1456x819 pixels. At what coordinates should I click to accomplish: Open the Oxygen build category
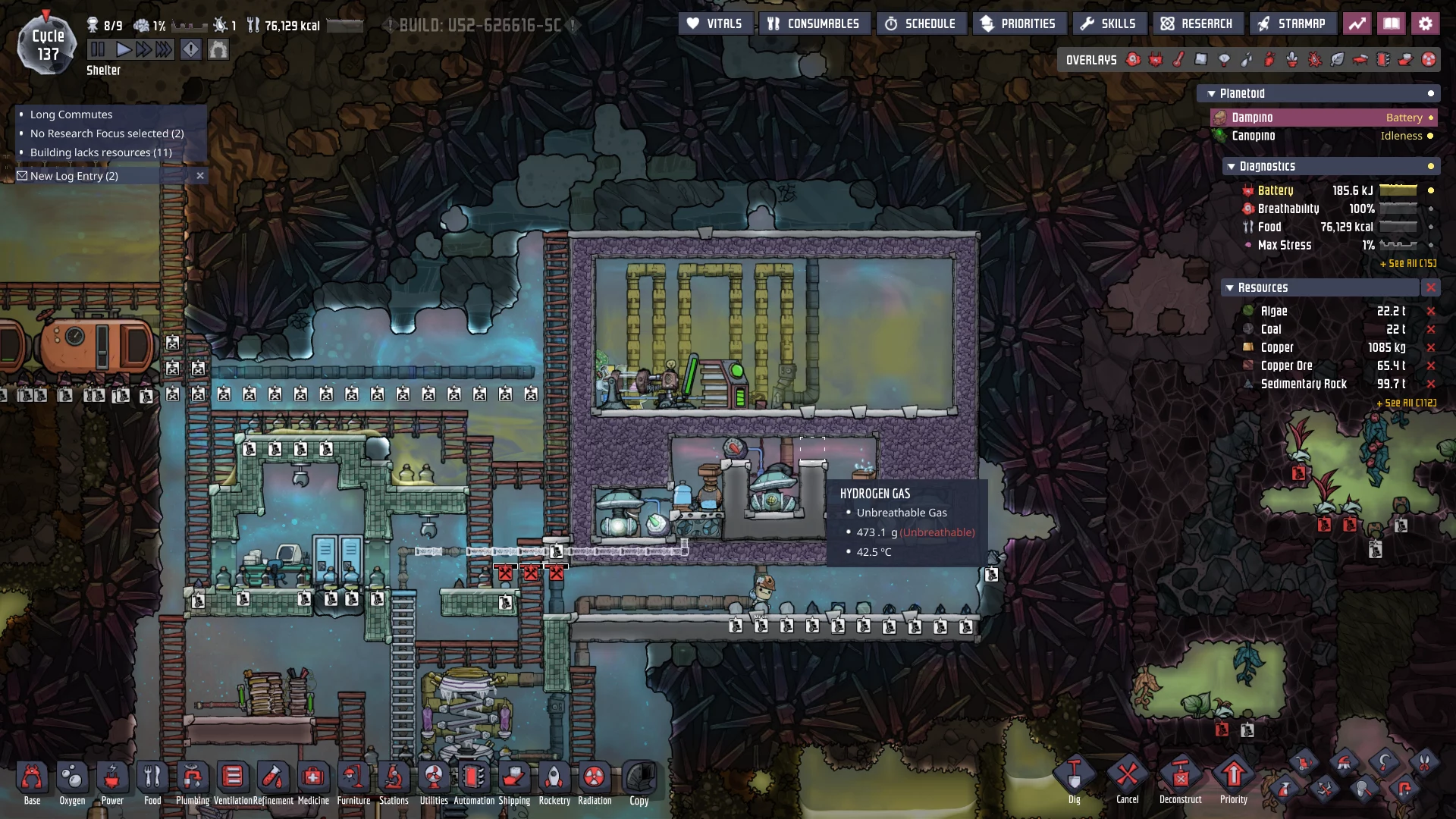[x=72, y=779]
